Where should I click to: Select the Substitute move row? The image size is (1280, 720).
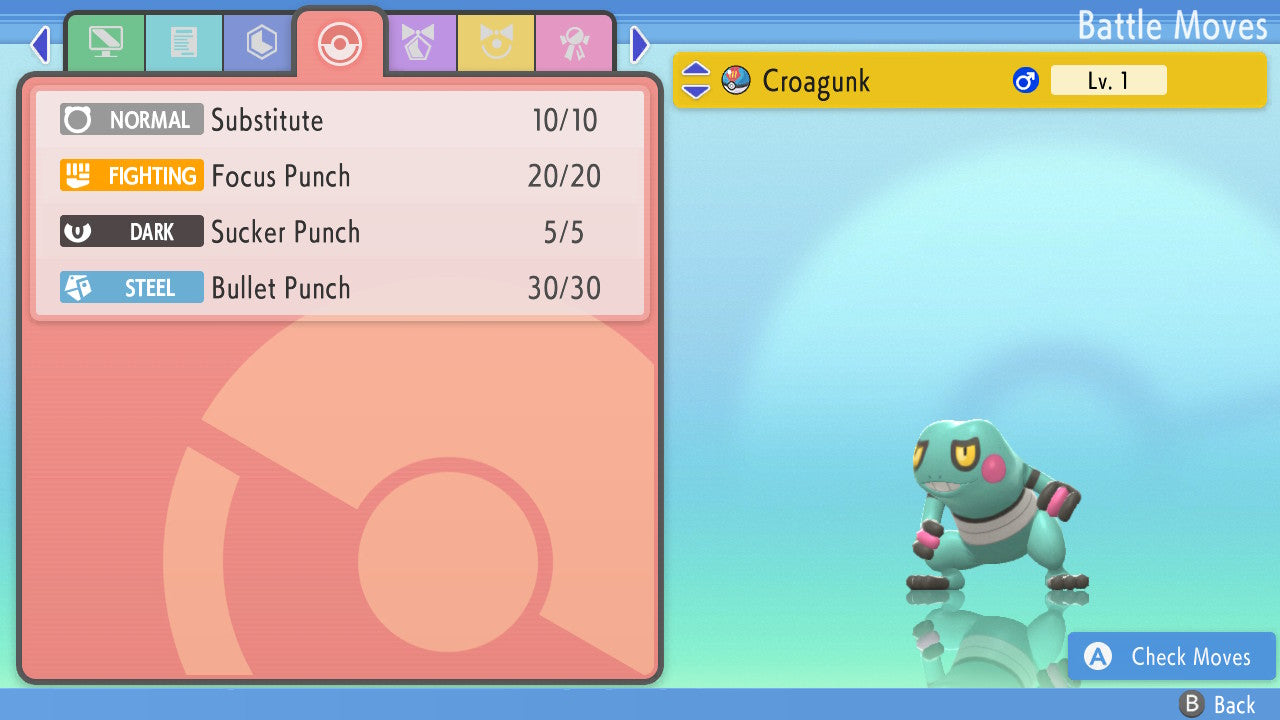click(x=340, y=120)
